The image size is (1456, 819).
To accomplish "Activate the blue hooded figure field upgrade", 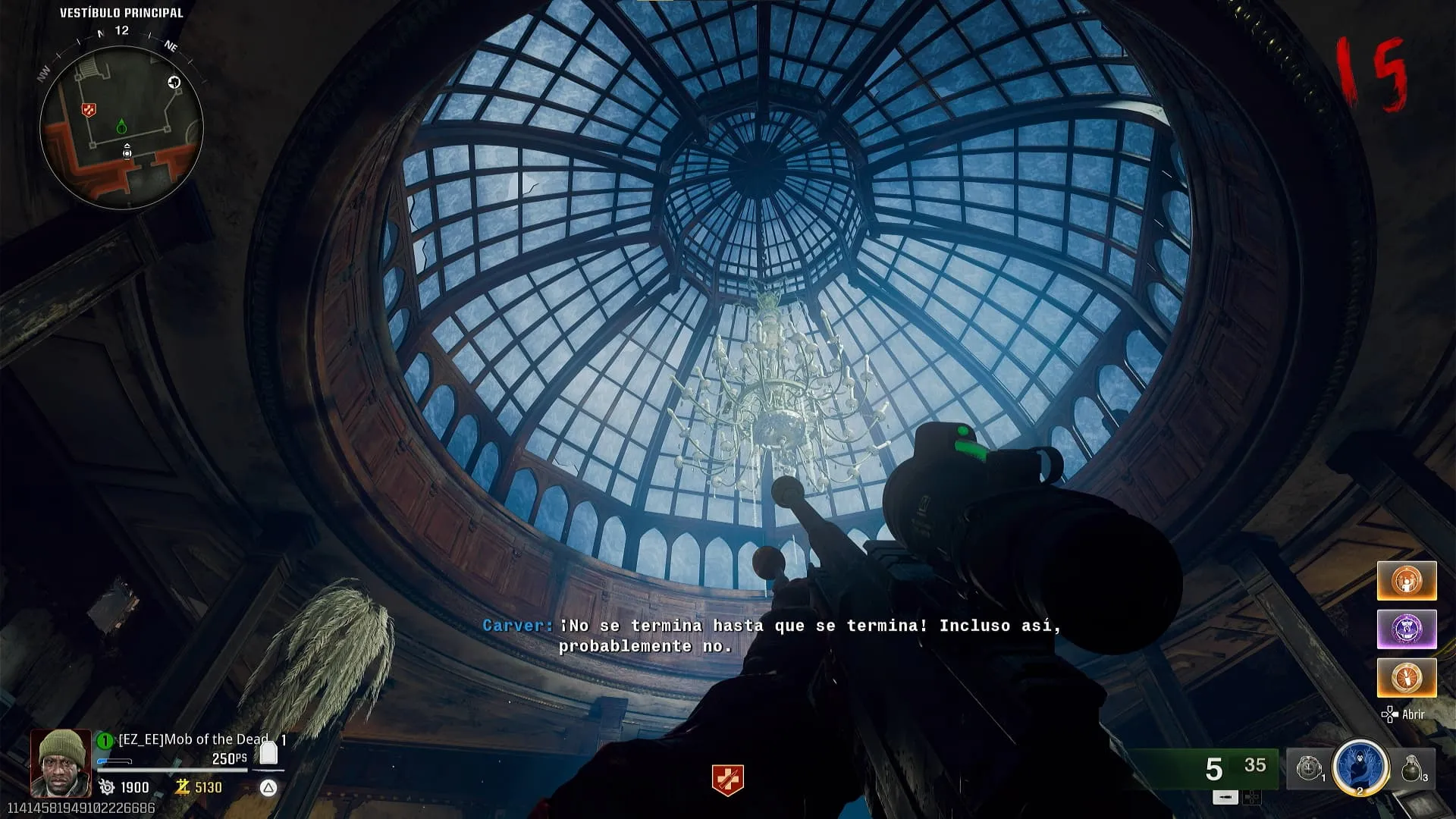I will pyautogui.click(x=1360, y=767).
